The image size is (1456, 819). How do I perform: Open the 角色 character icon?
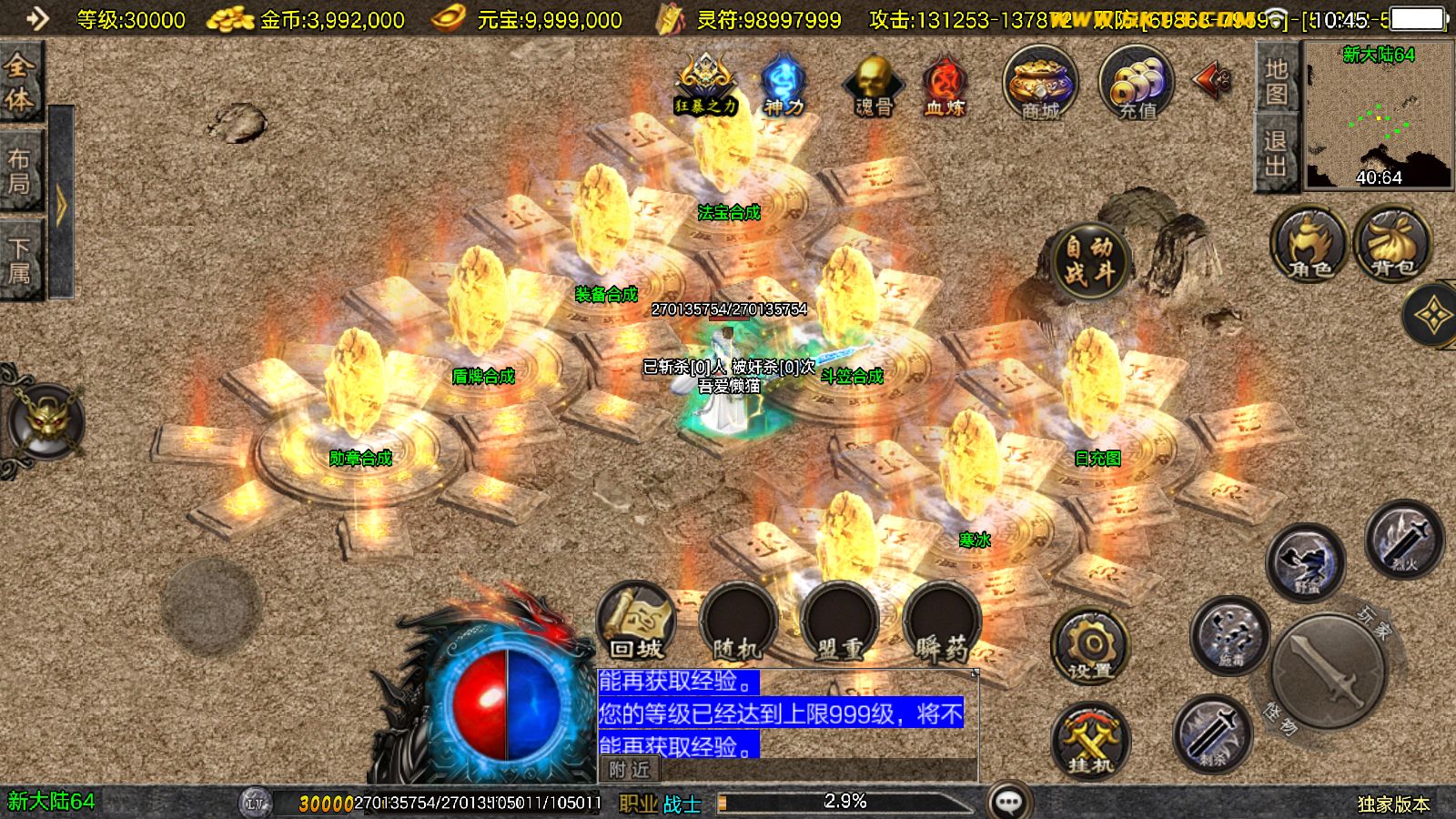[1308, 246]
